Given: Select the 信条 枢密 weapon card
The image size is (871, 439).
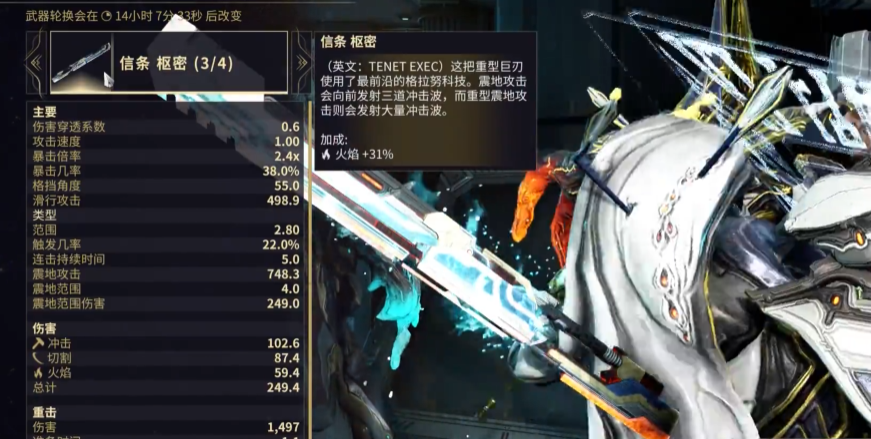Looking at the screenshot, I should tap(168, 62).
